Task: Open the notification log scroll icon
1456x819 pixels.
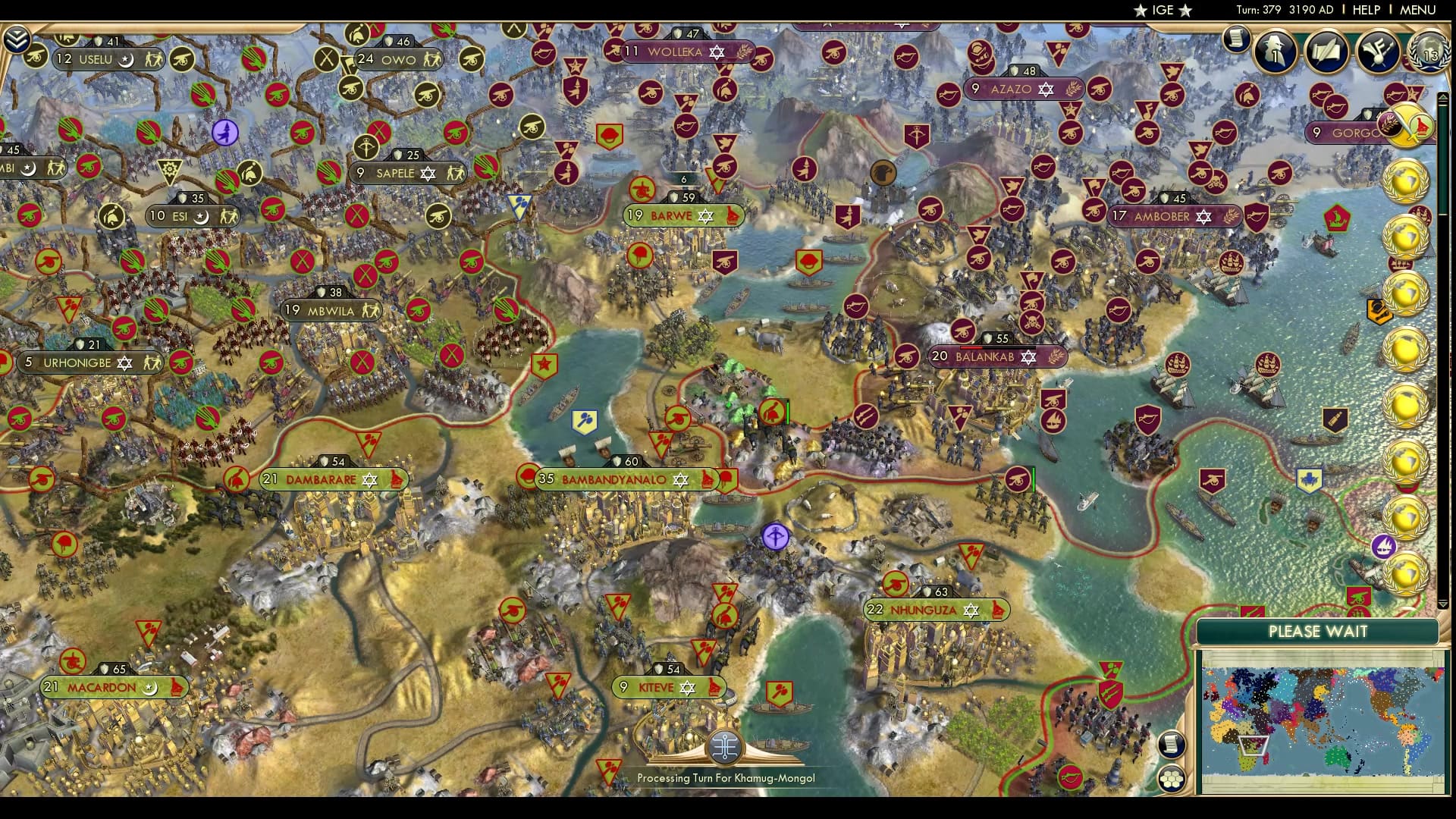Action: (x=1237, y=38)
